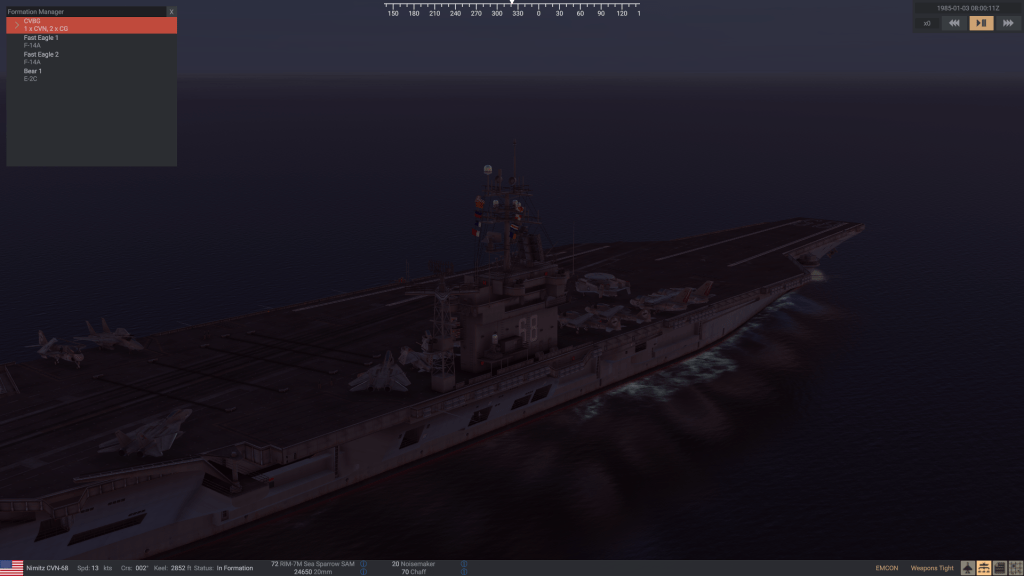This screenshot has height=576, width=1024.
Task: Select the RIM-7M Sea Sparrow SAM weapon
Action: 315,564
